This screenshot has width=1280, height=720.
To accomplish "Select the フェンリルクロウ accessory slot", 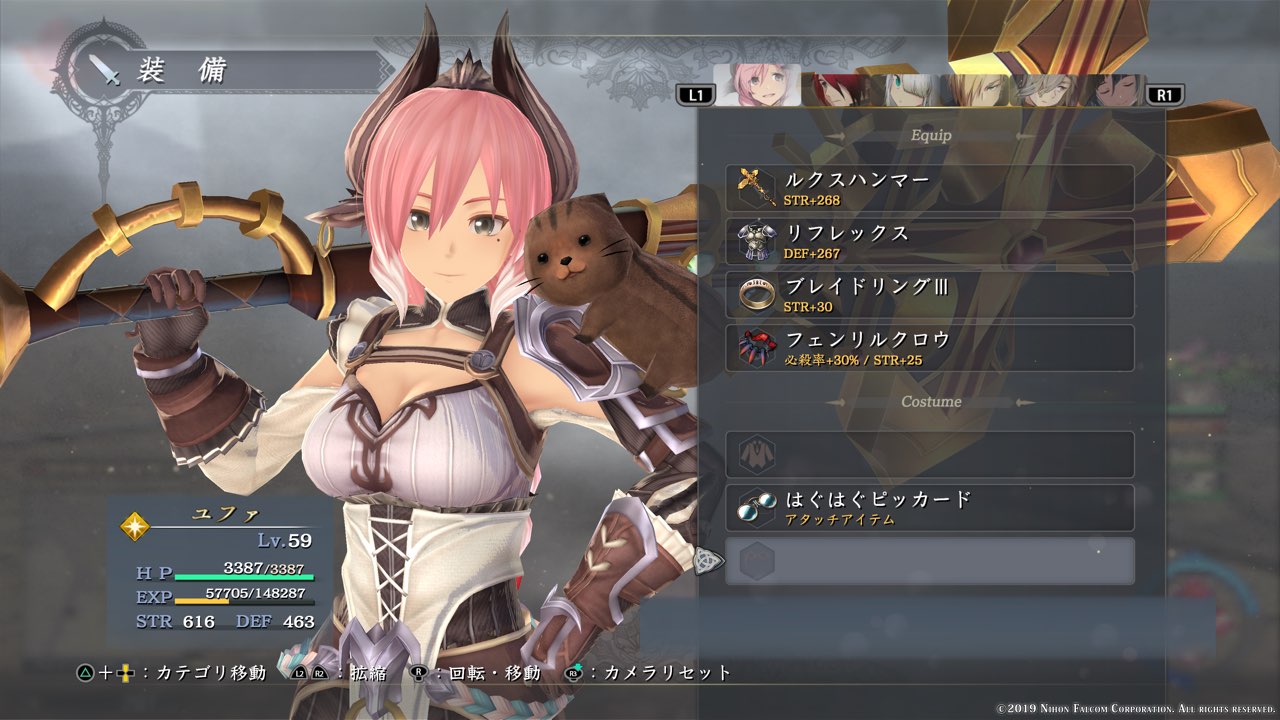I will [x=930, y=348].
